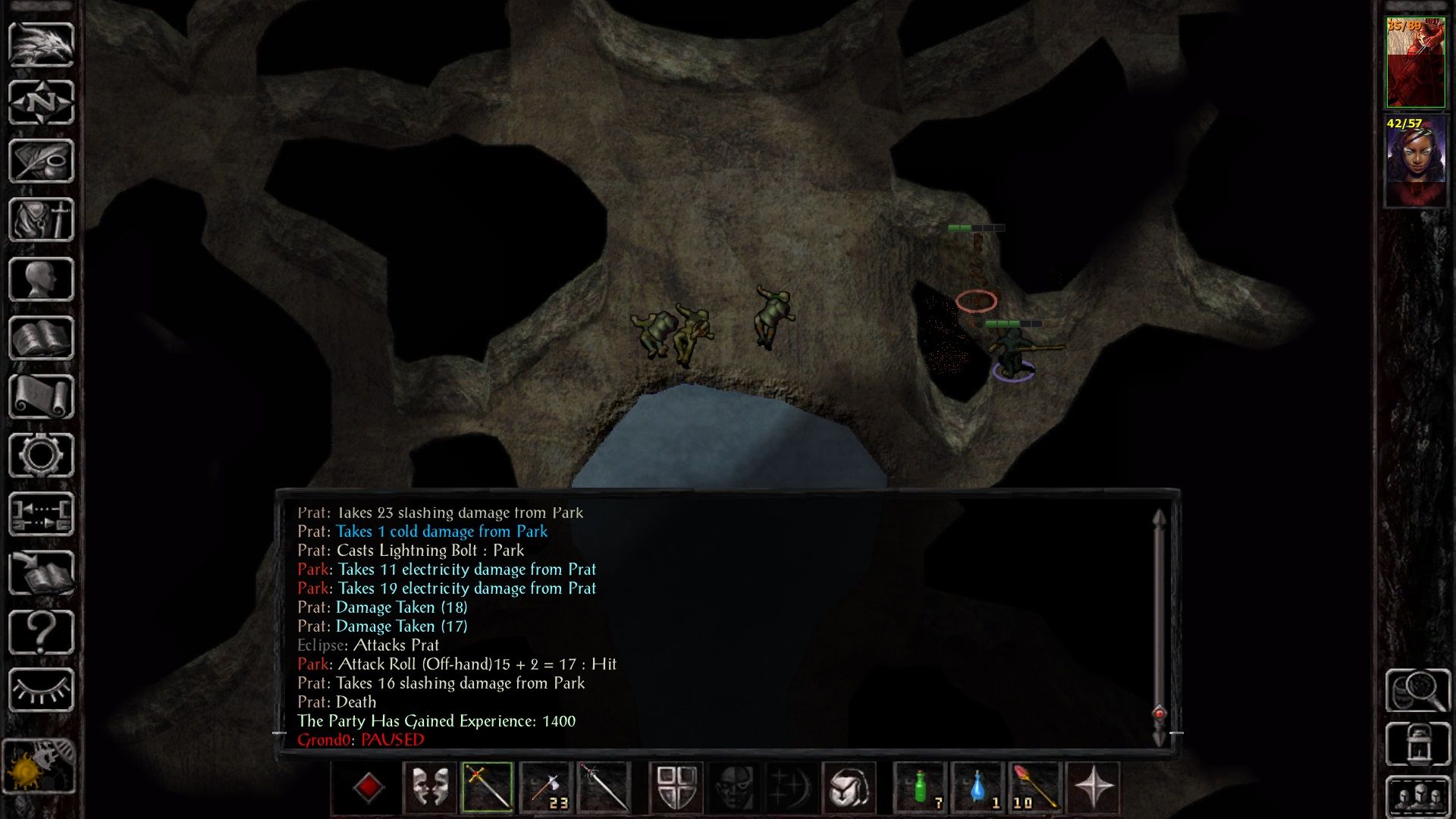
Task: Open the inventory screen icon
Action: coord(41,220)
